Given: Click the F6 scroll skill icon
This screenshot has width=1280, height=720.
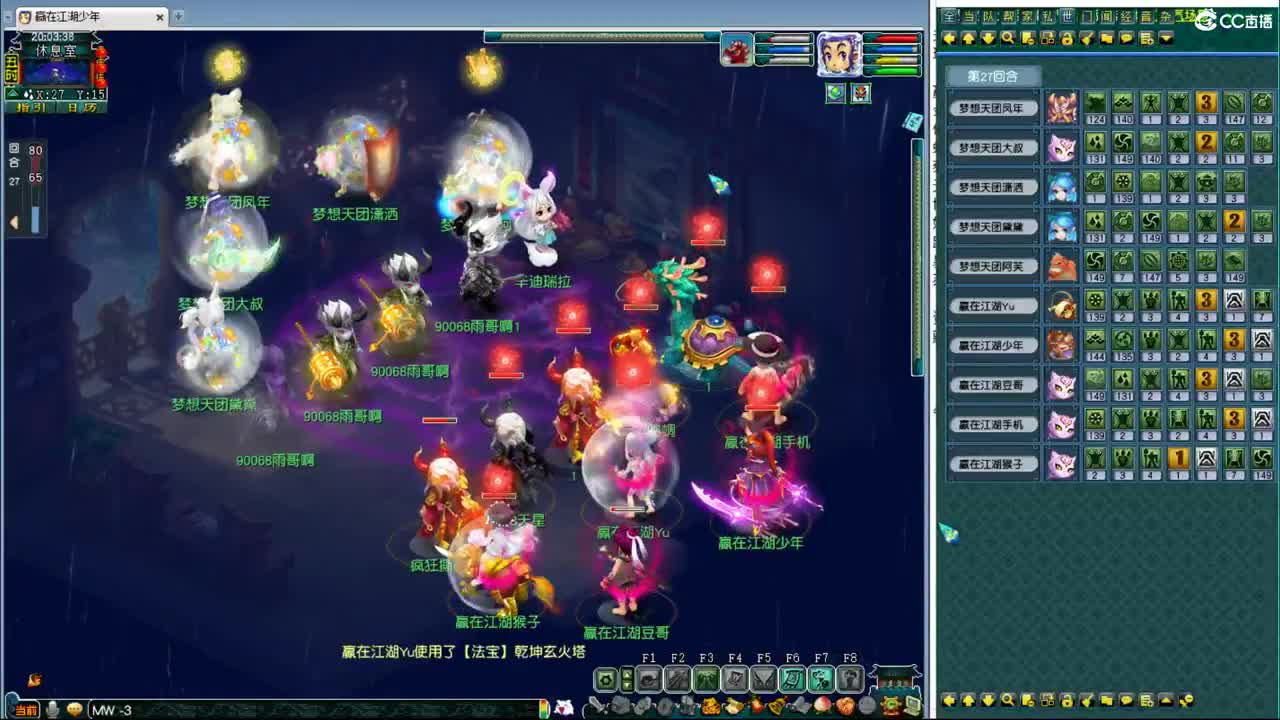Looking at the screenshot, I should click(x=794, y=679).
